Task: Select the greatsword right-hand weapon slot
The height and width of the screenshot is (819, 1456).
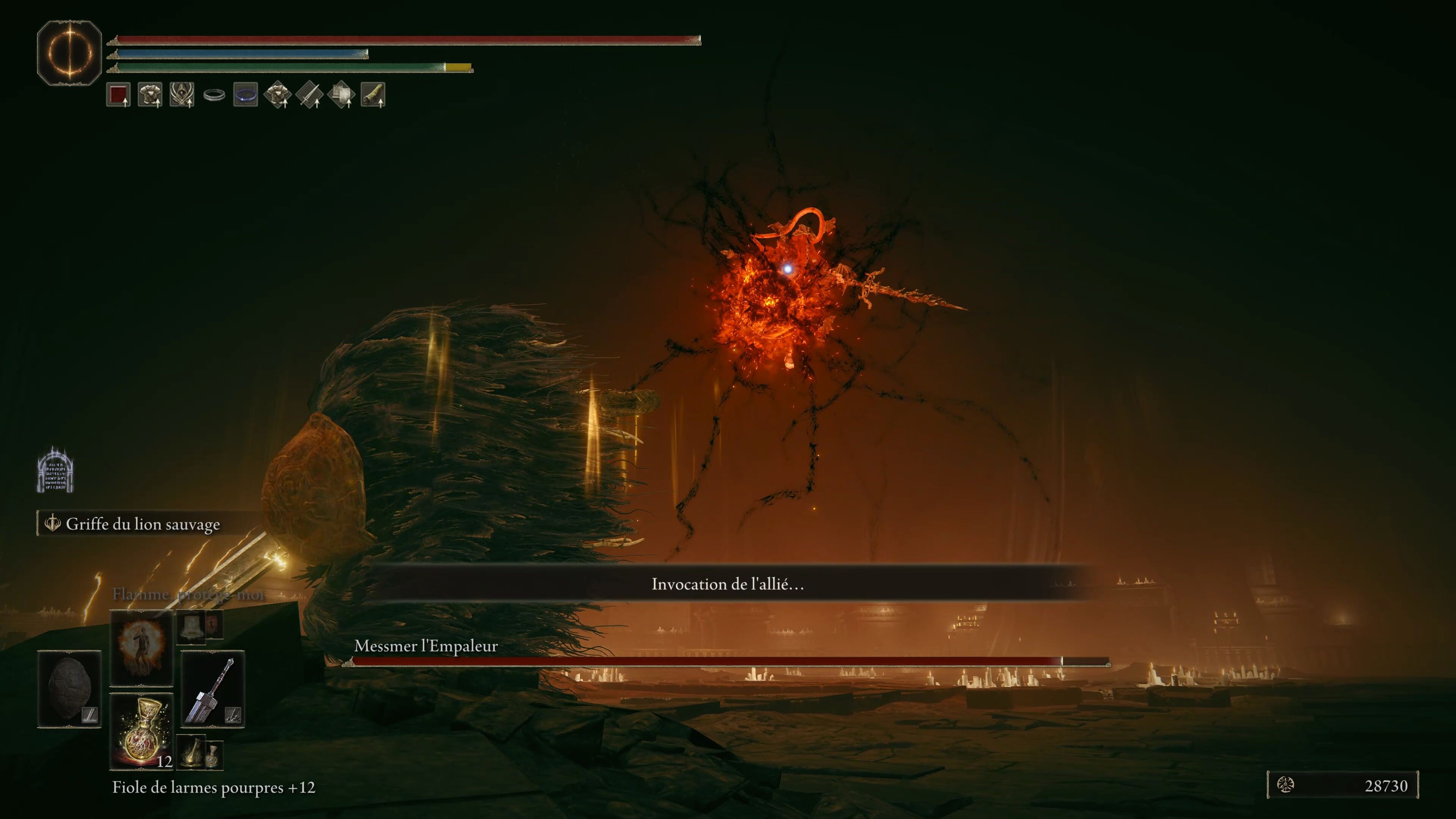Action: coord(212,689)
